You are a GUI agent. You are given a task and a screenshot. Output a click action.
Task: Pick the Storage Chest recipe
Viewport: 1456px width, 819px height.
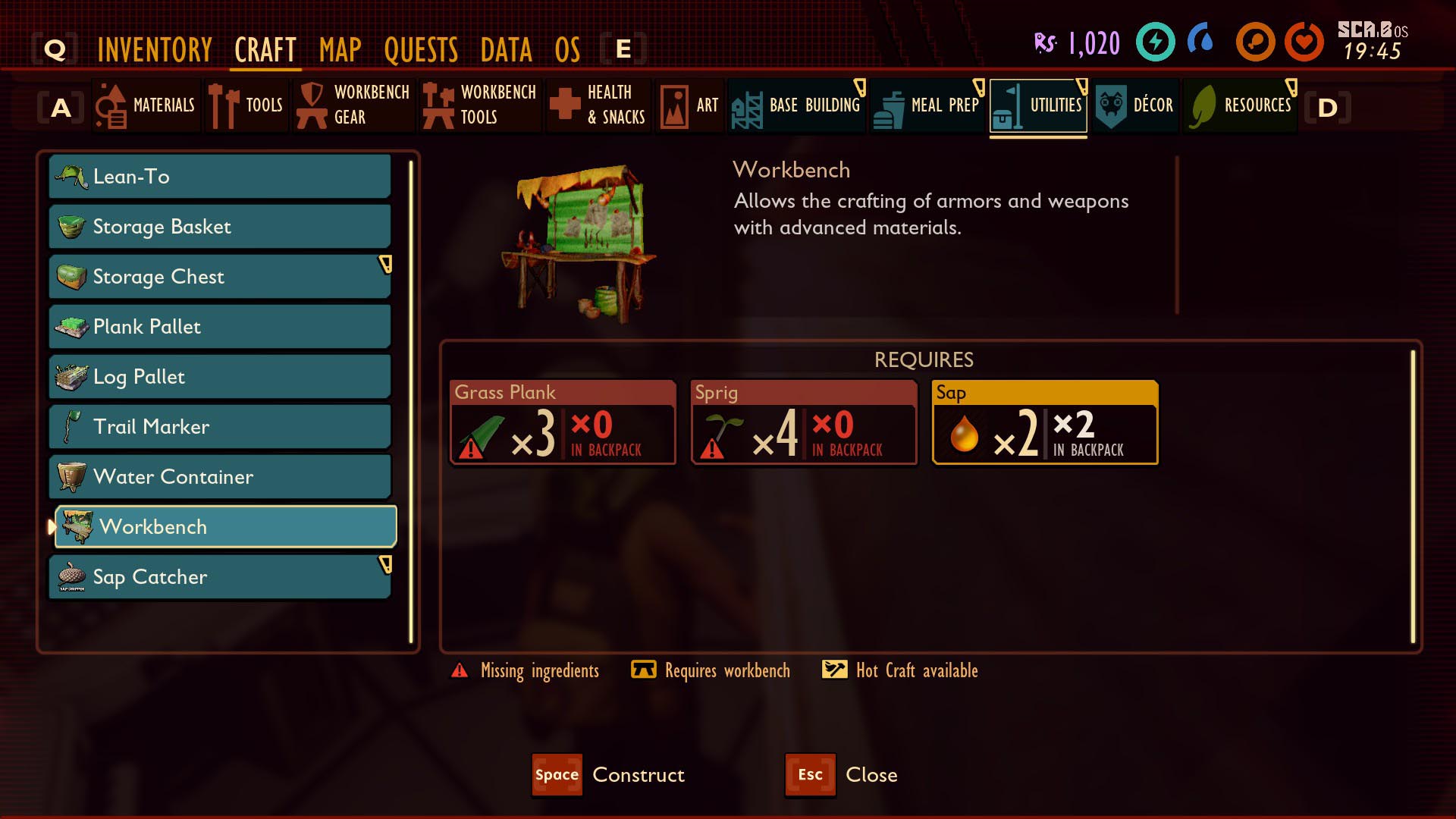[x=220, y=277]
